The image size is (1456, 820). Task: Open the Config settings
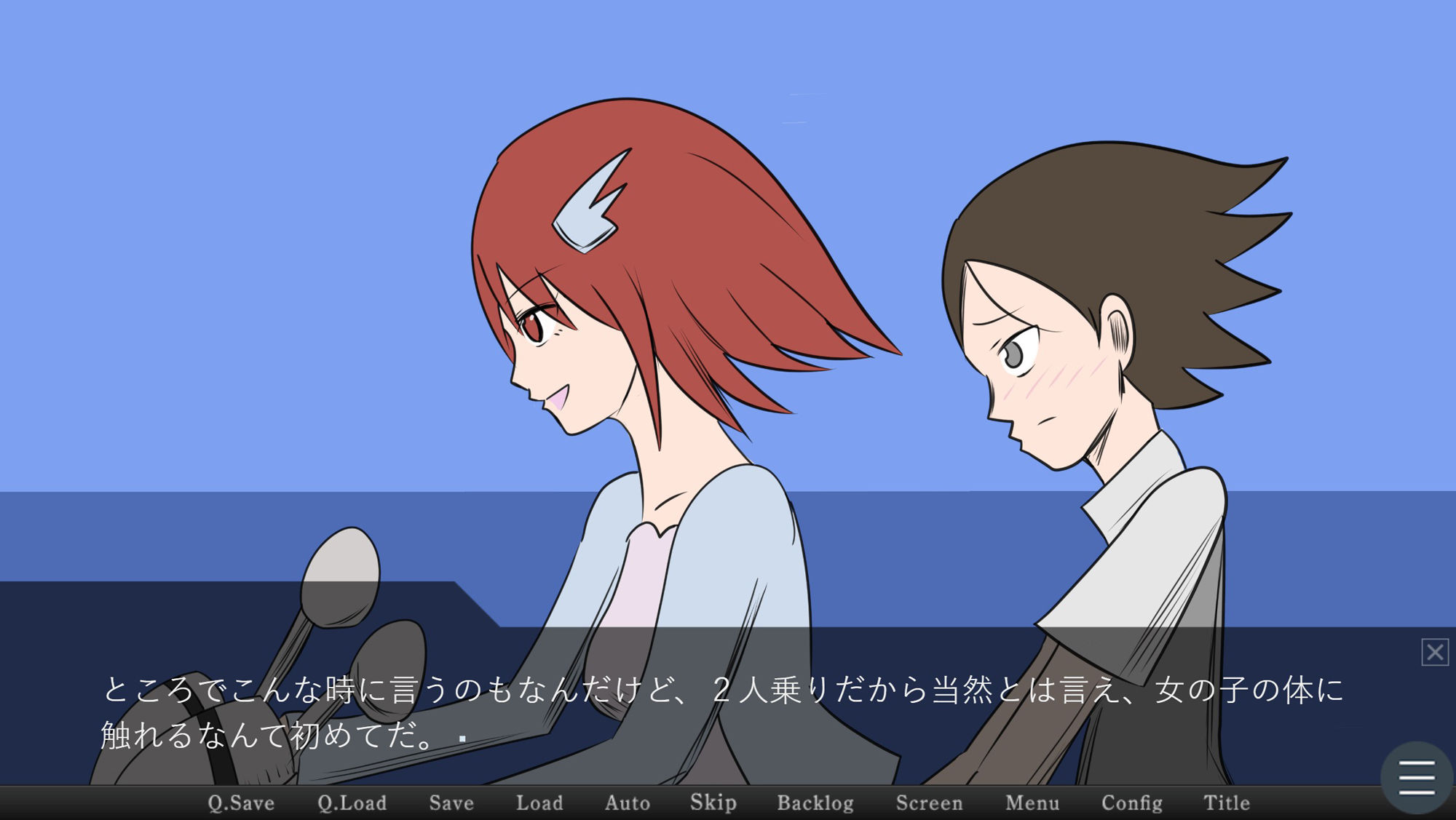coord(1132,803)
